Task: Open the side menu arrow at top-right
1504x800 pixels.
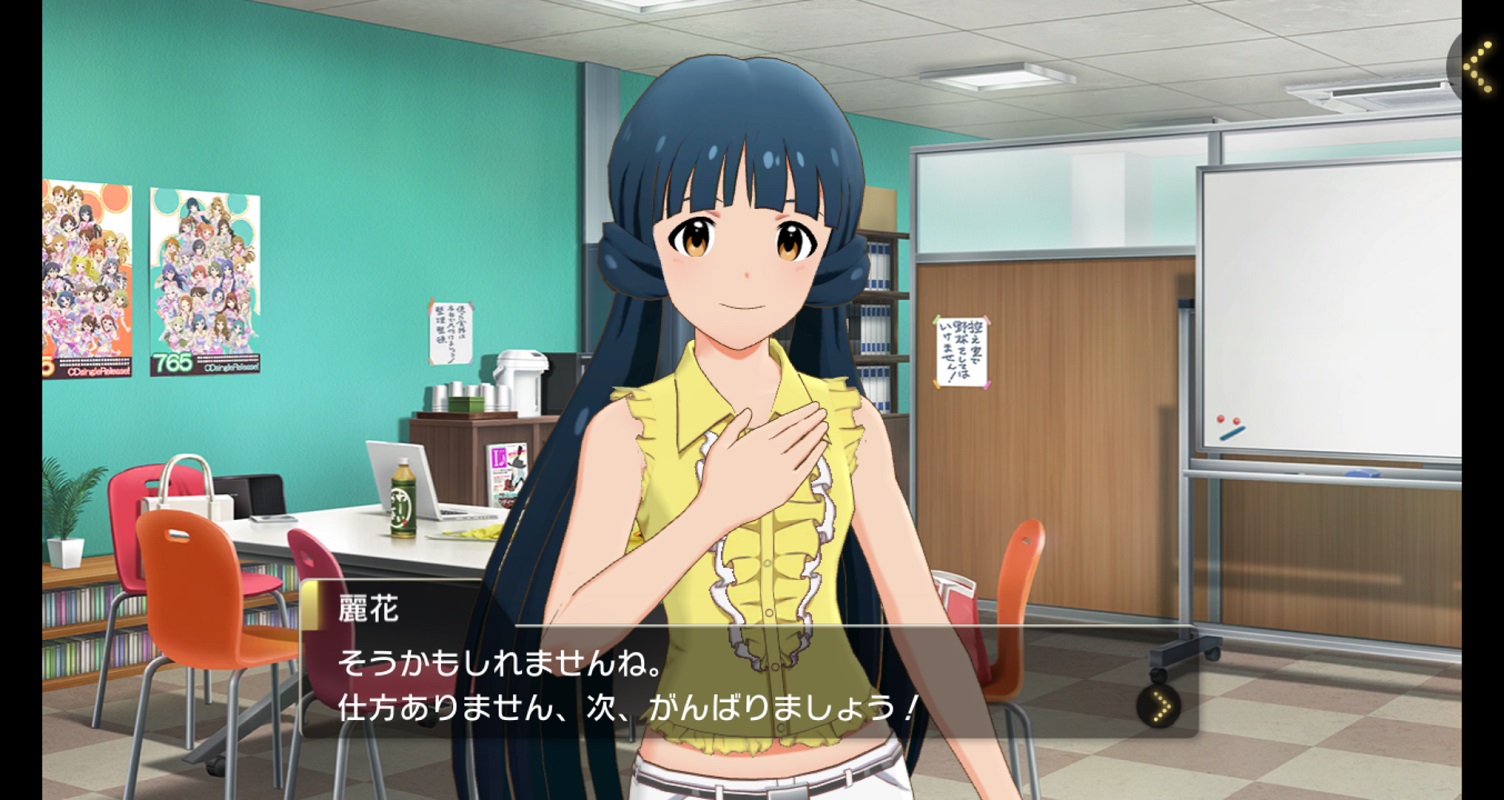Action: [1477, 65]
